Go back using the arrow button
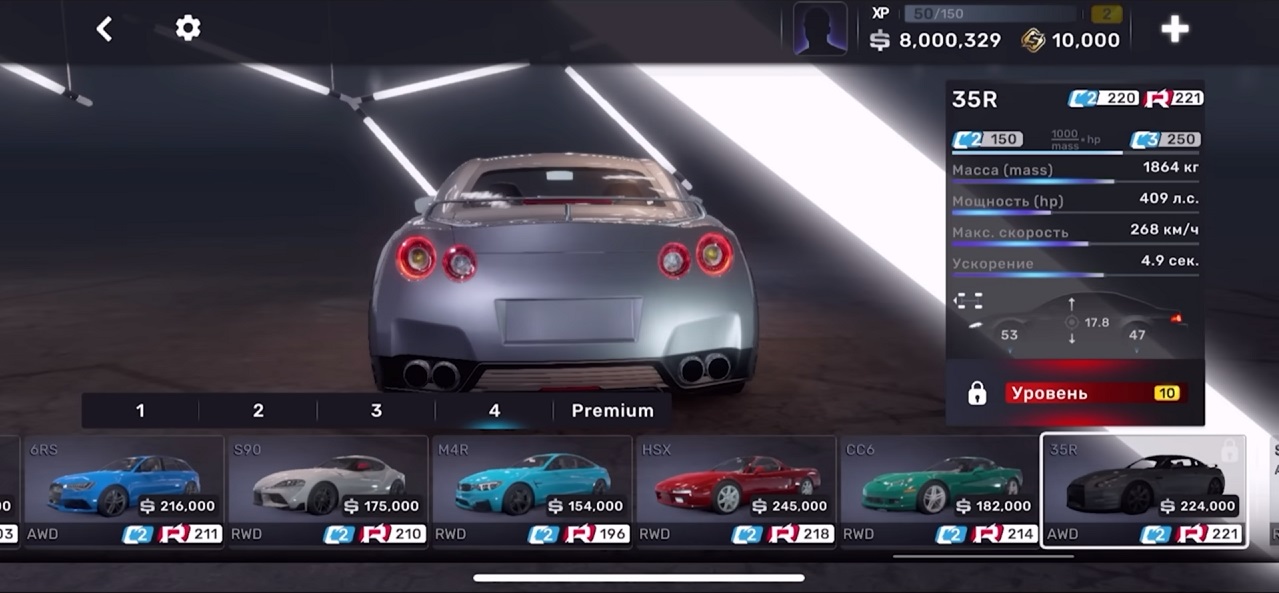This screenshot has height=593, width=1279. pyautogui.click(x=104, y=29)
